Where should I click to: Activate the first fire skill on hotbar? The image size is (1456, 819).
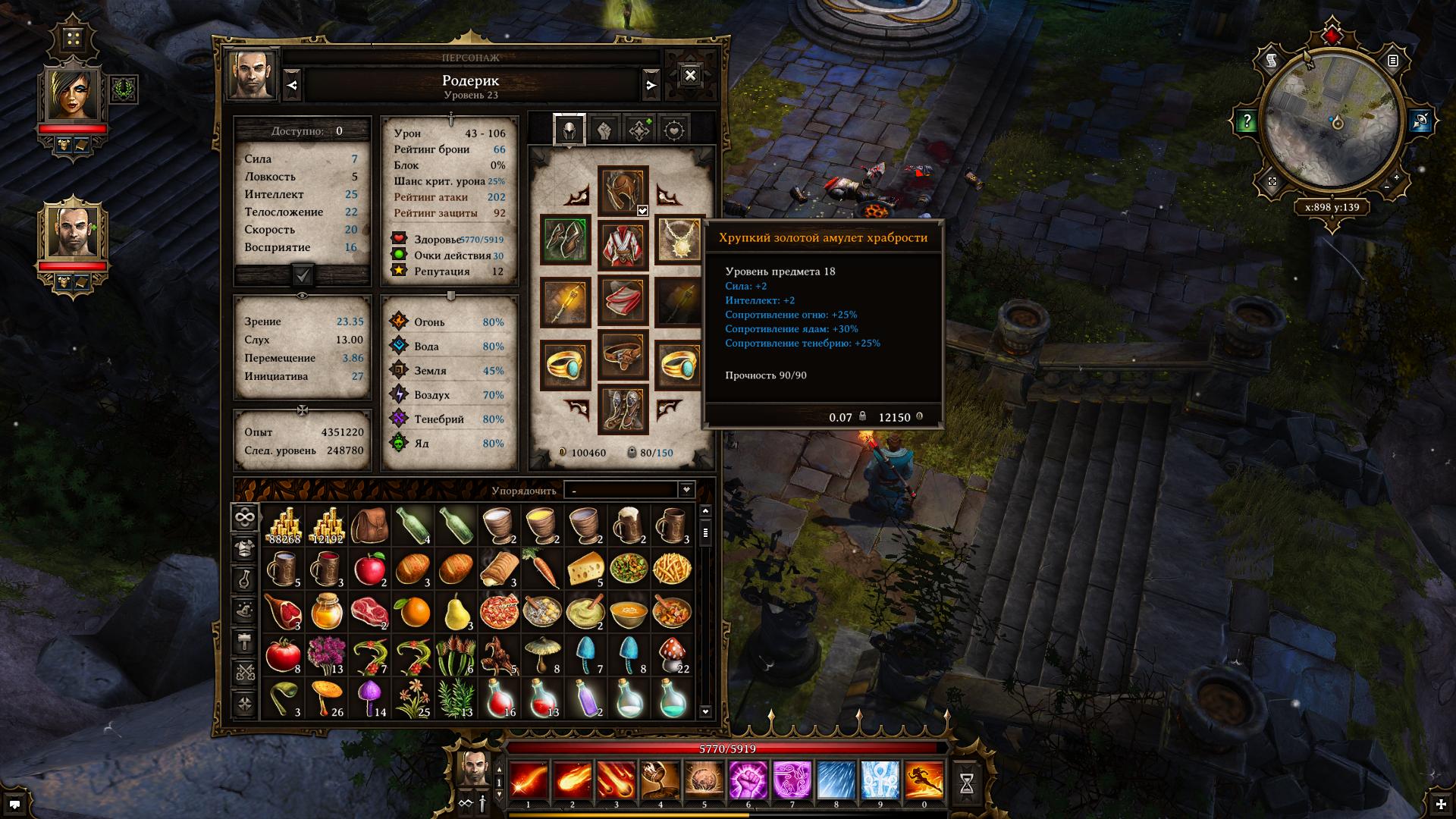[529, 781]
